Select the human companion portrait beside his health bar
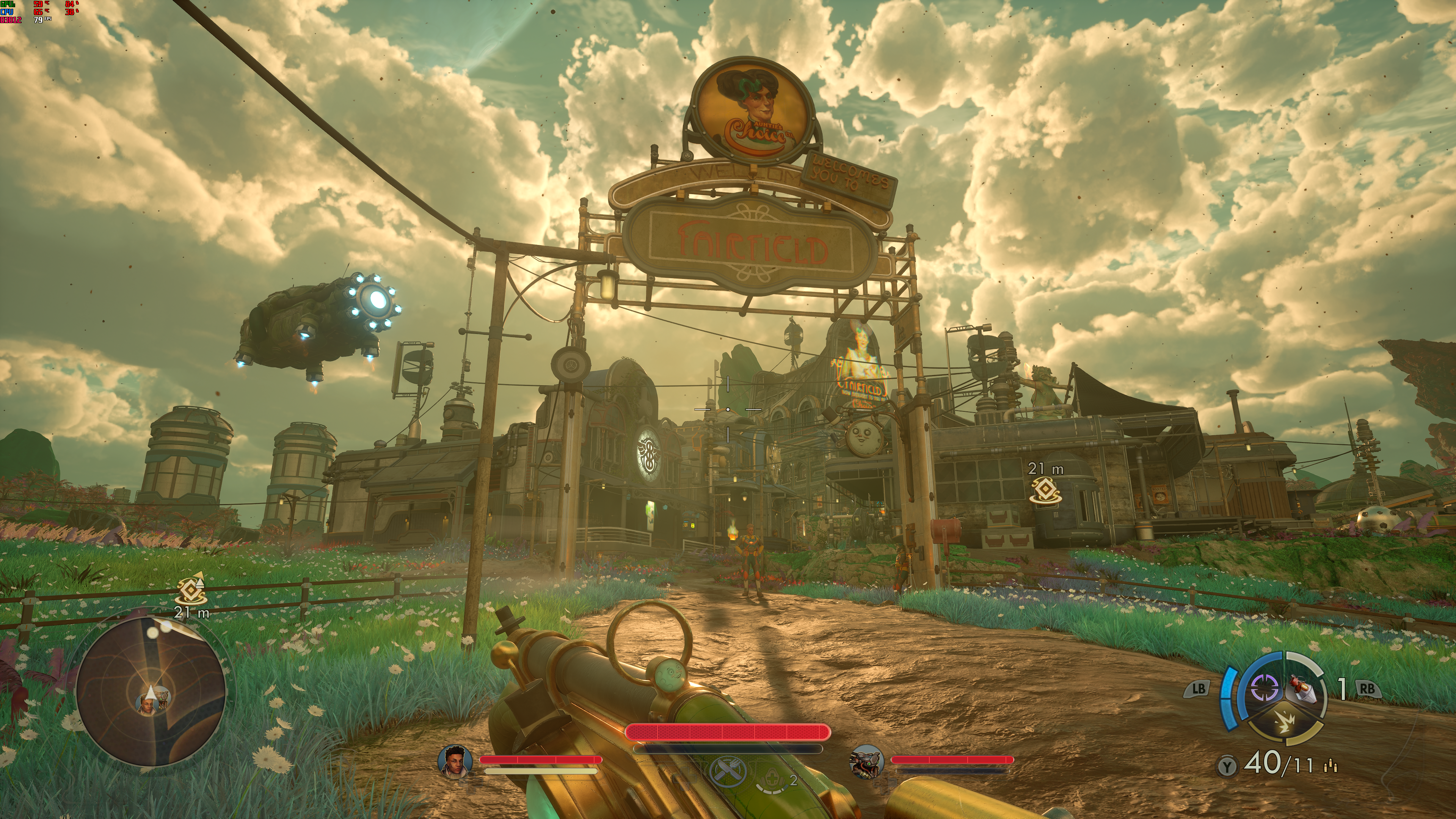This screenshot has width=1456, height=819. (x=455, y=761)
